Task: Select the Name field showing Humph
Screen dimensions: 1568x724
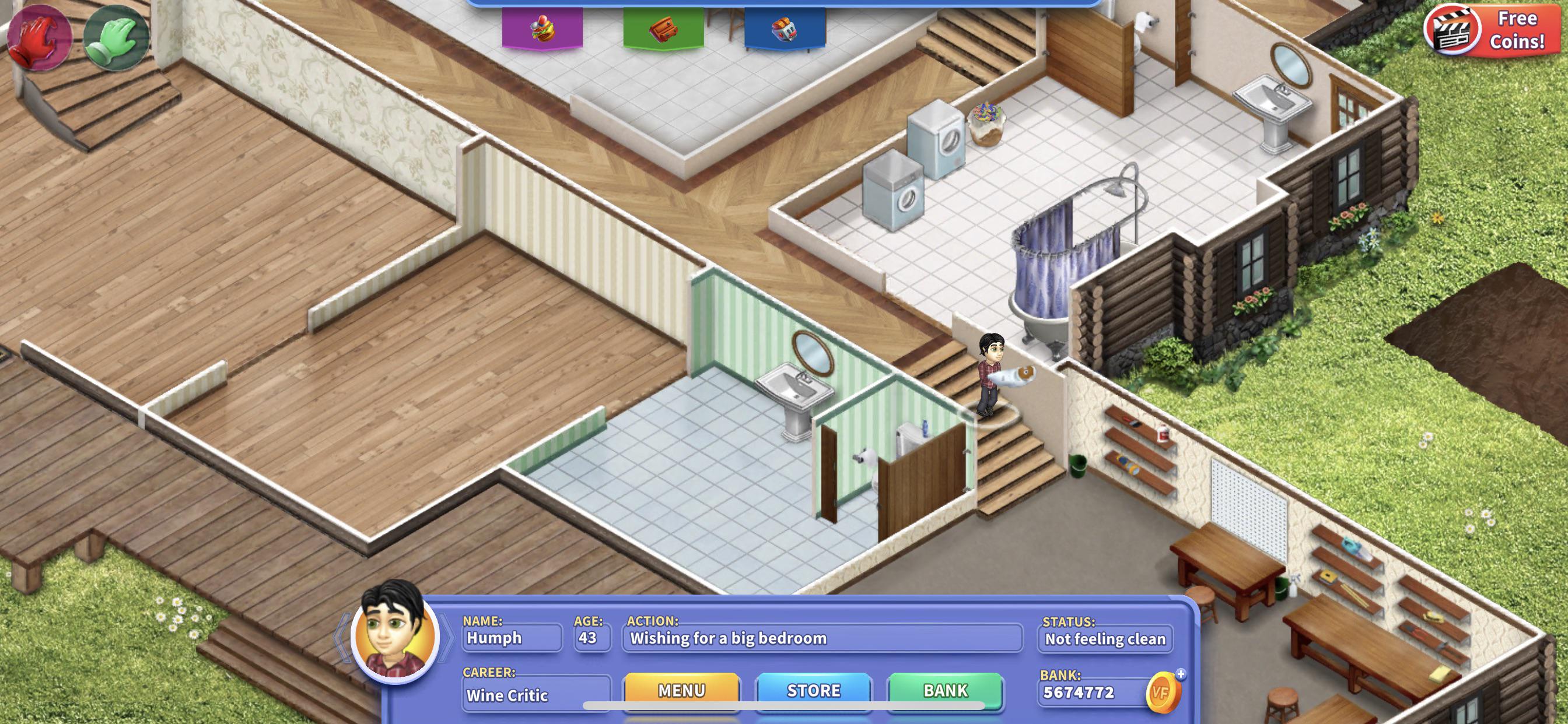Action: pyautogui.click(x=512, y=639)
